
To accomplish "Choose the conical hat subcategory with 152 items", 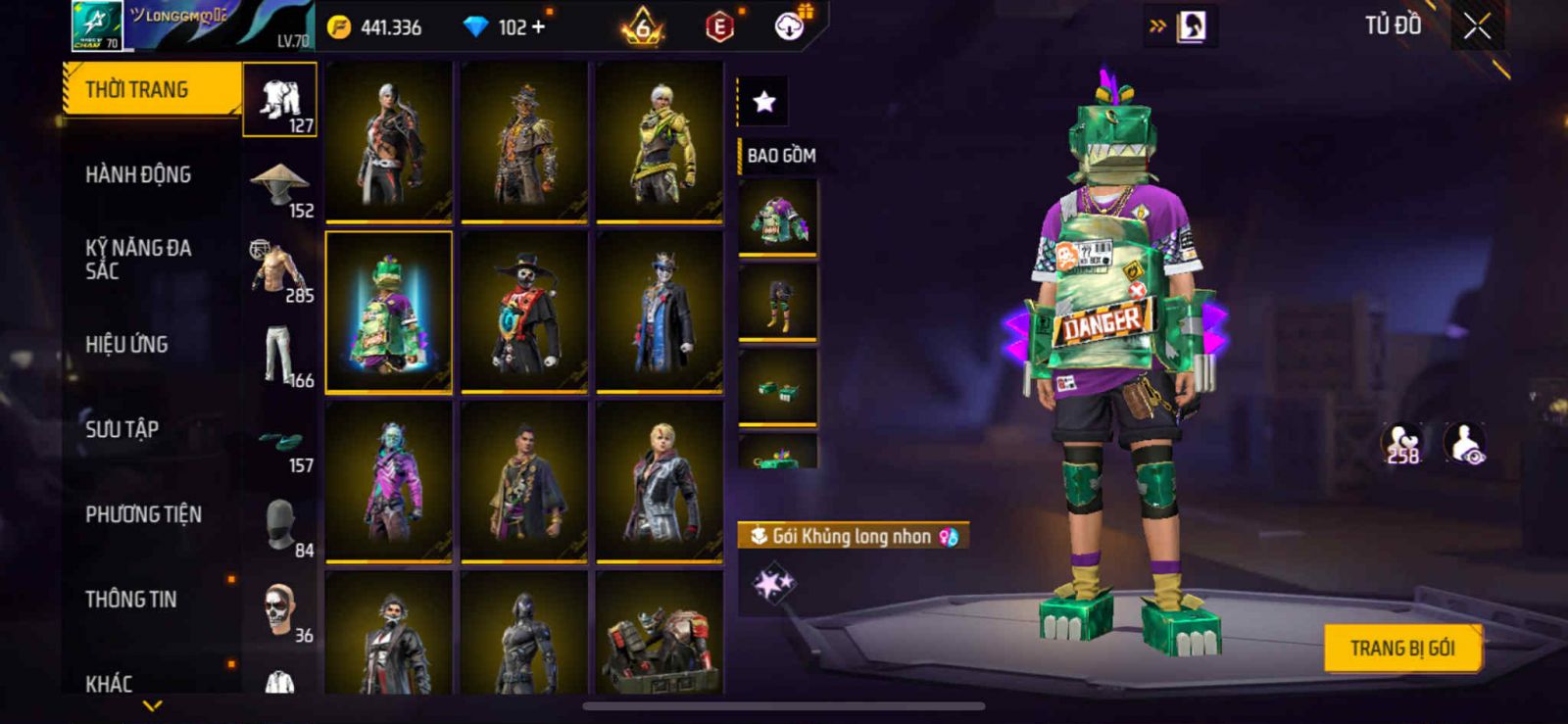I will (x=280, y=186).
